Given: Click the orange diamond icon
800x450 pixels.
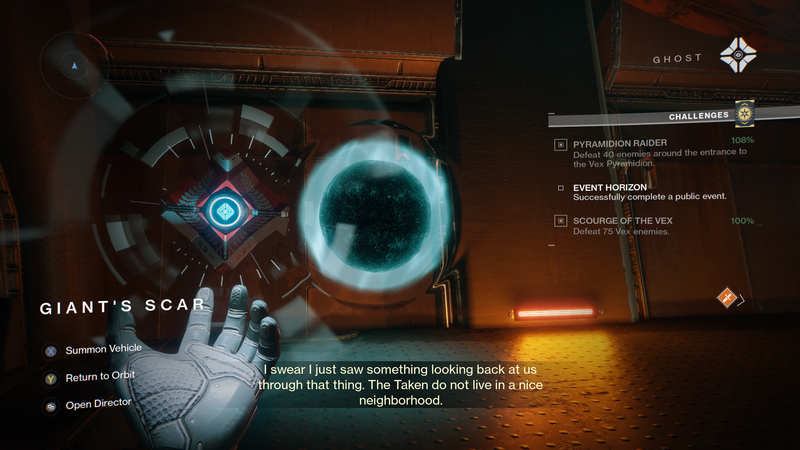Looking at the screenshot, I should point(727,298).
